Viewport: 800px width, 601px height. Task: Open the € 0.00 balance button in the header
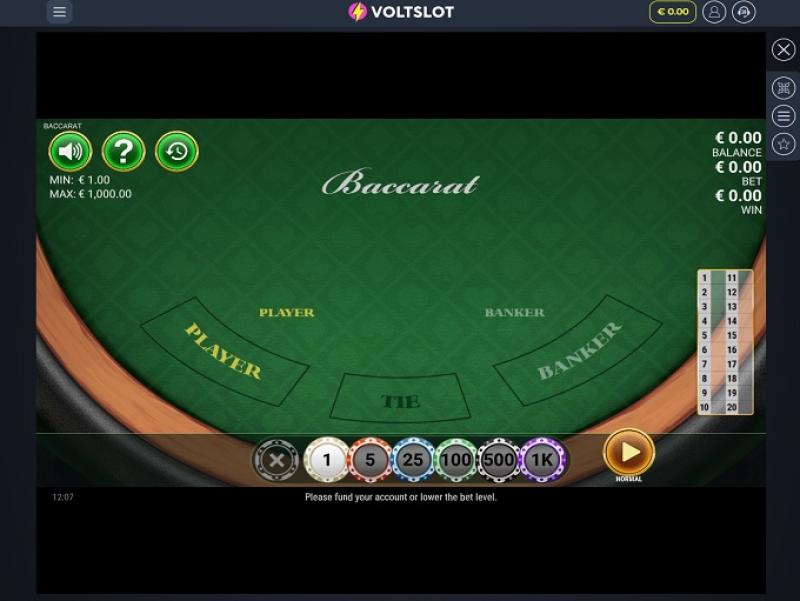[672, 12]
